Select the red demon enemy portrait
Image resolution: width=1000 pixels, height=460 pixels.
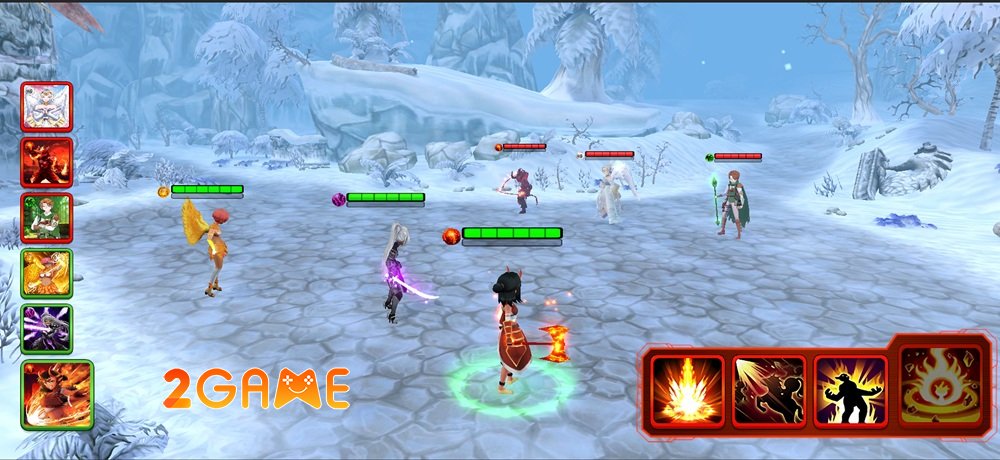click(x=47, y=162)
